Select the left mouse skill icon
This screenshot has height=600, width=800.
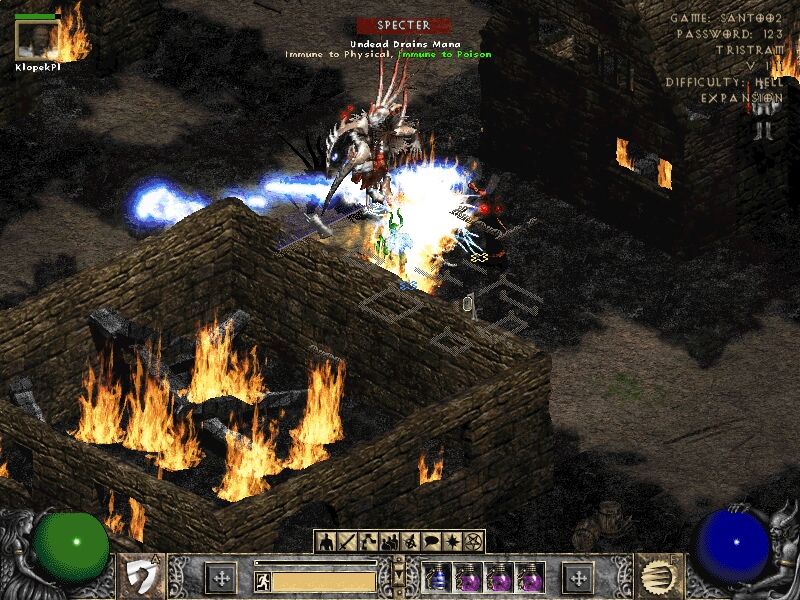(142, 577)
